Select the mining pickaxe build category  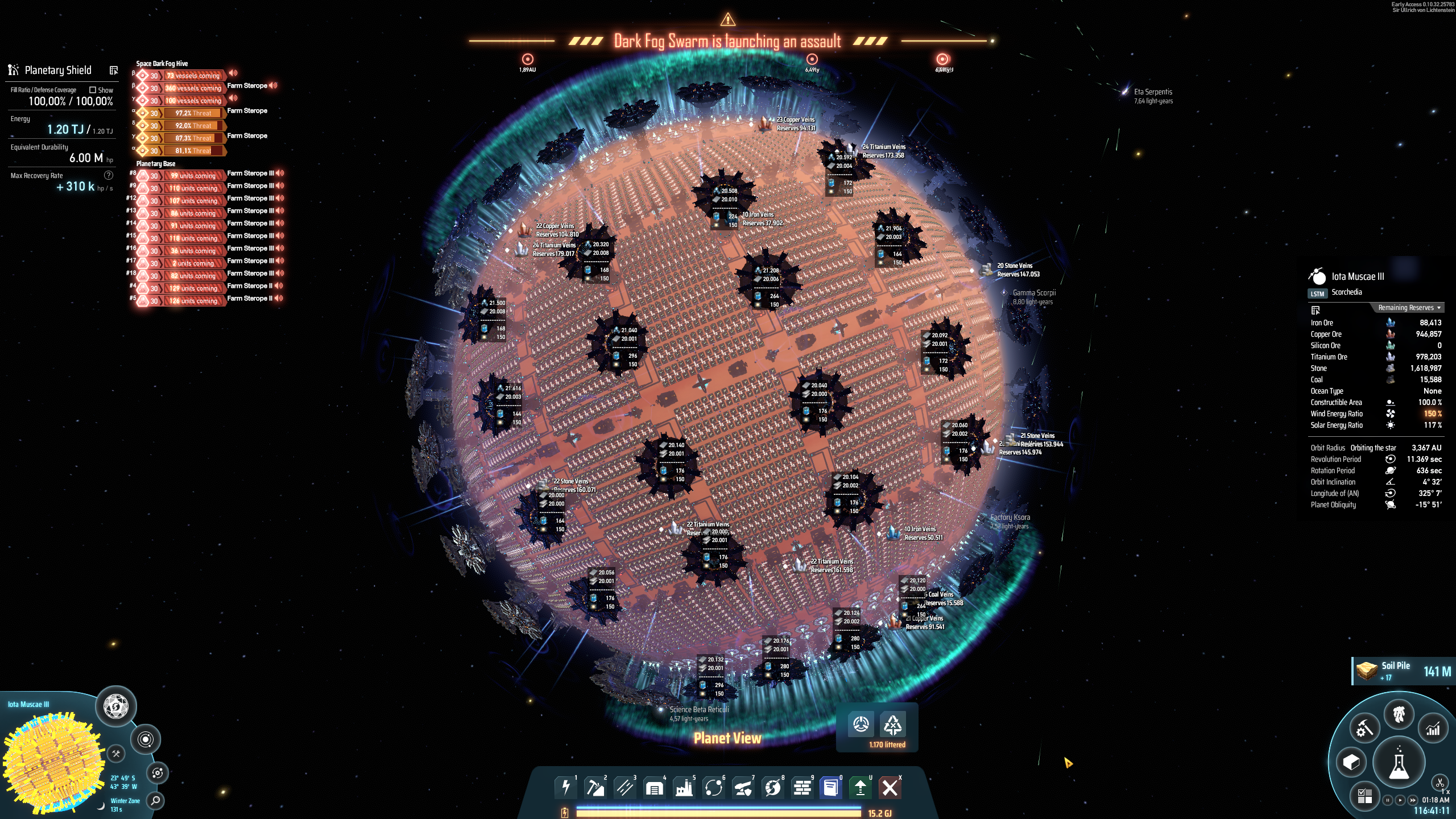[595, 788]
